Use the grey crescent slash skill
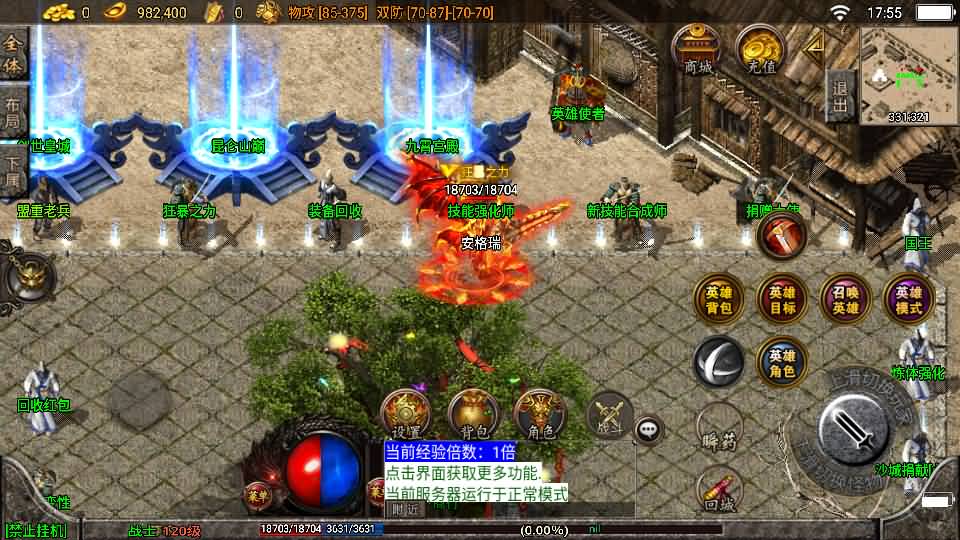This screenshot has width=960, height=540. 718,361
